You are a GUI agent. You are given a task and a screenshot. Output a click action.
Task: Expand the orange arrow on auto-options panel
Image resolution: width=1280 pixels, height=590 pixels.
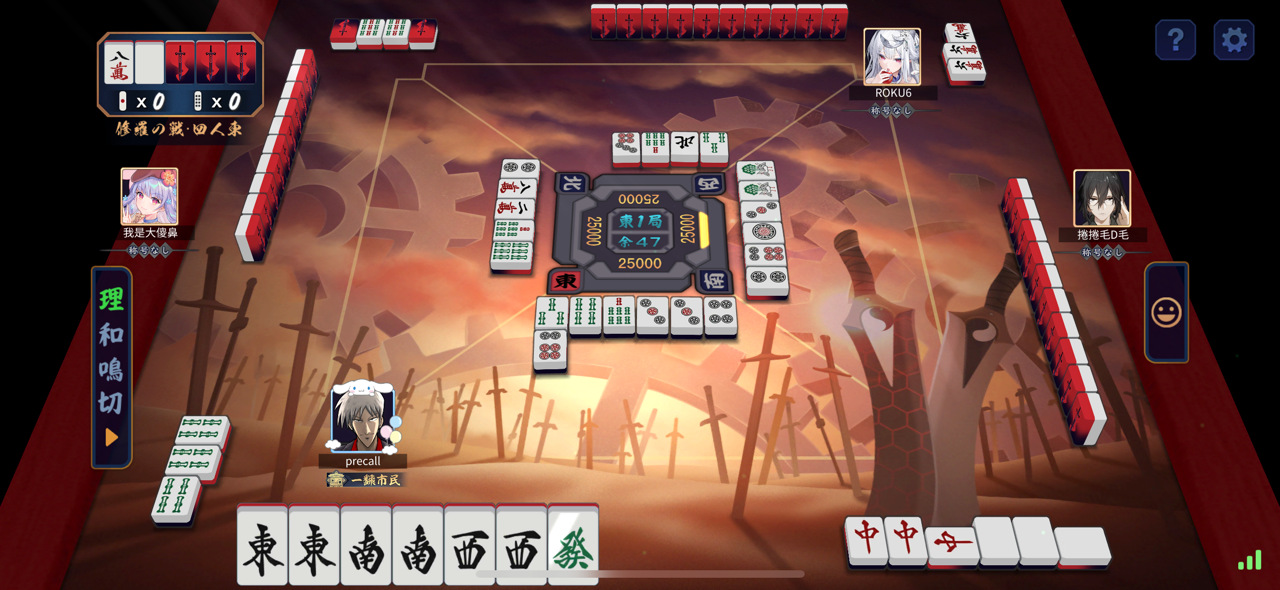pos(111,437)
